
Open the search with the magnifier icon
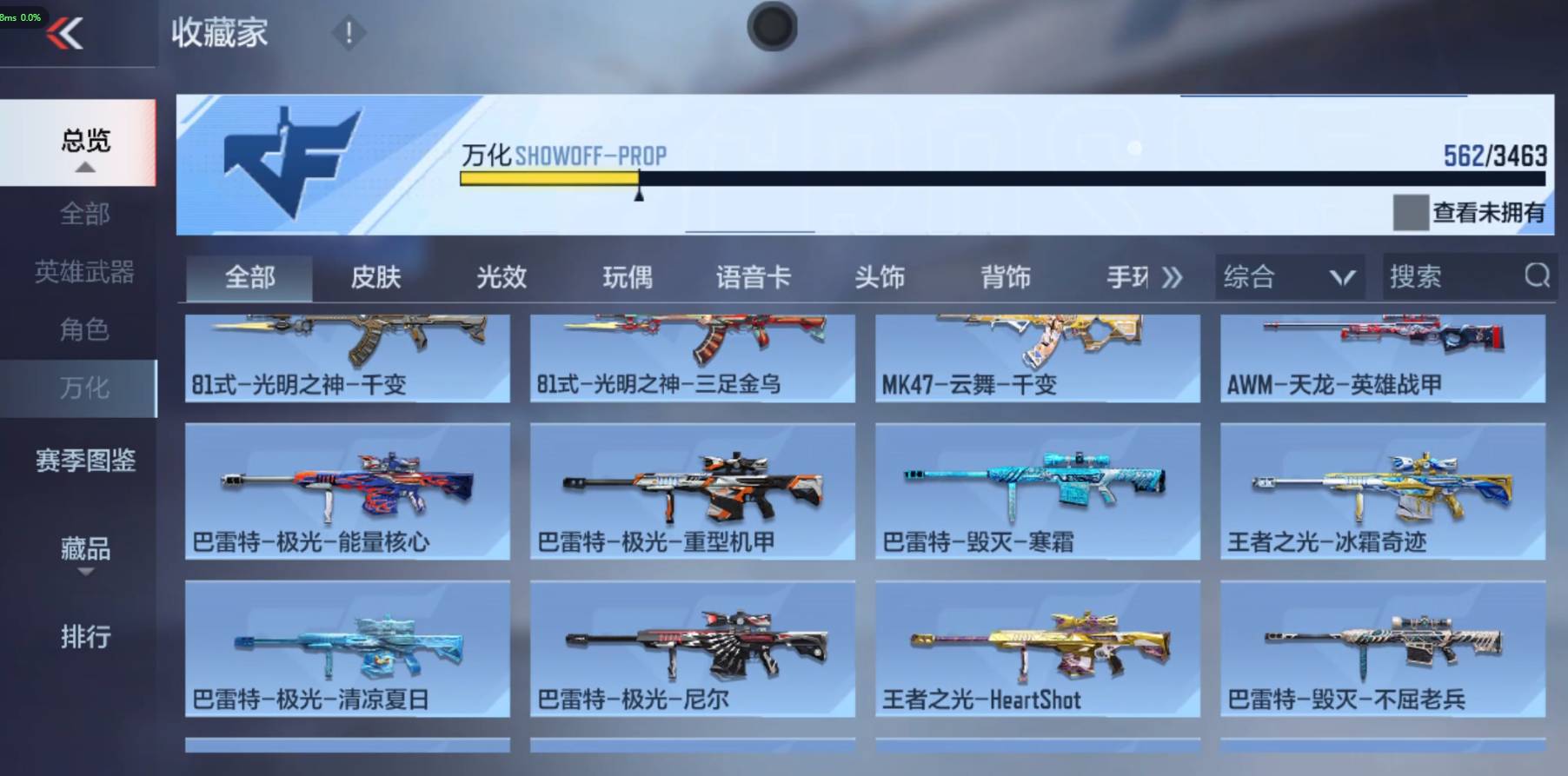1536,277
